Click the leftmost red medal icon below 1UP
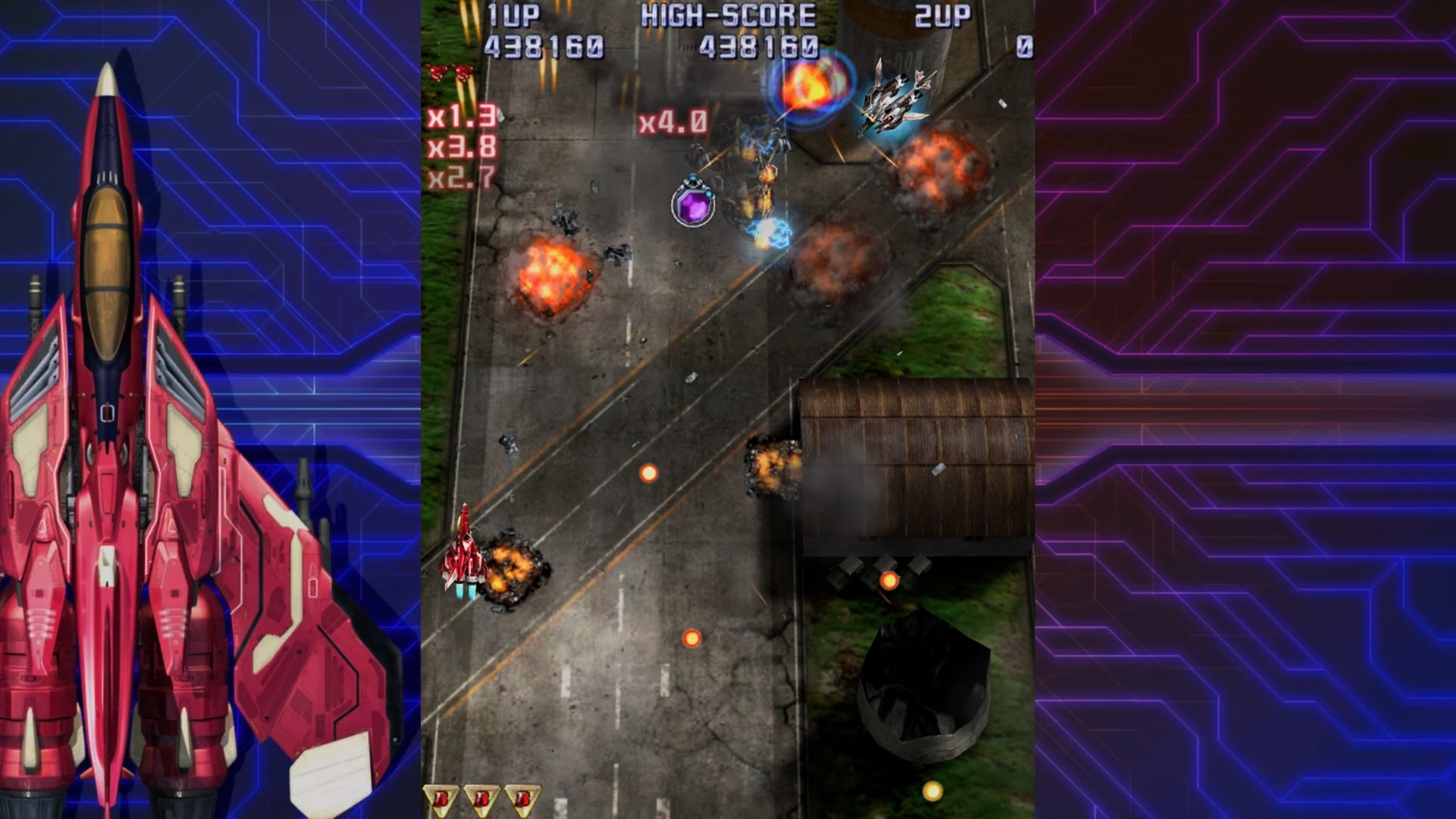 438,74
